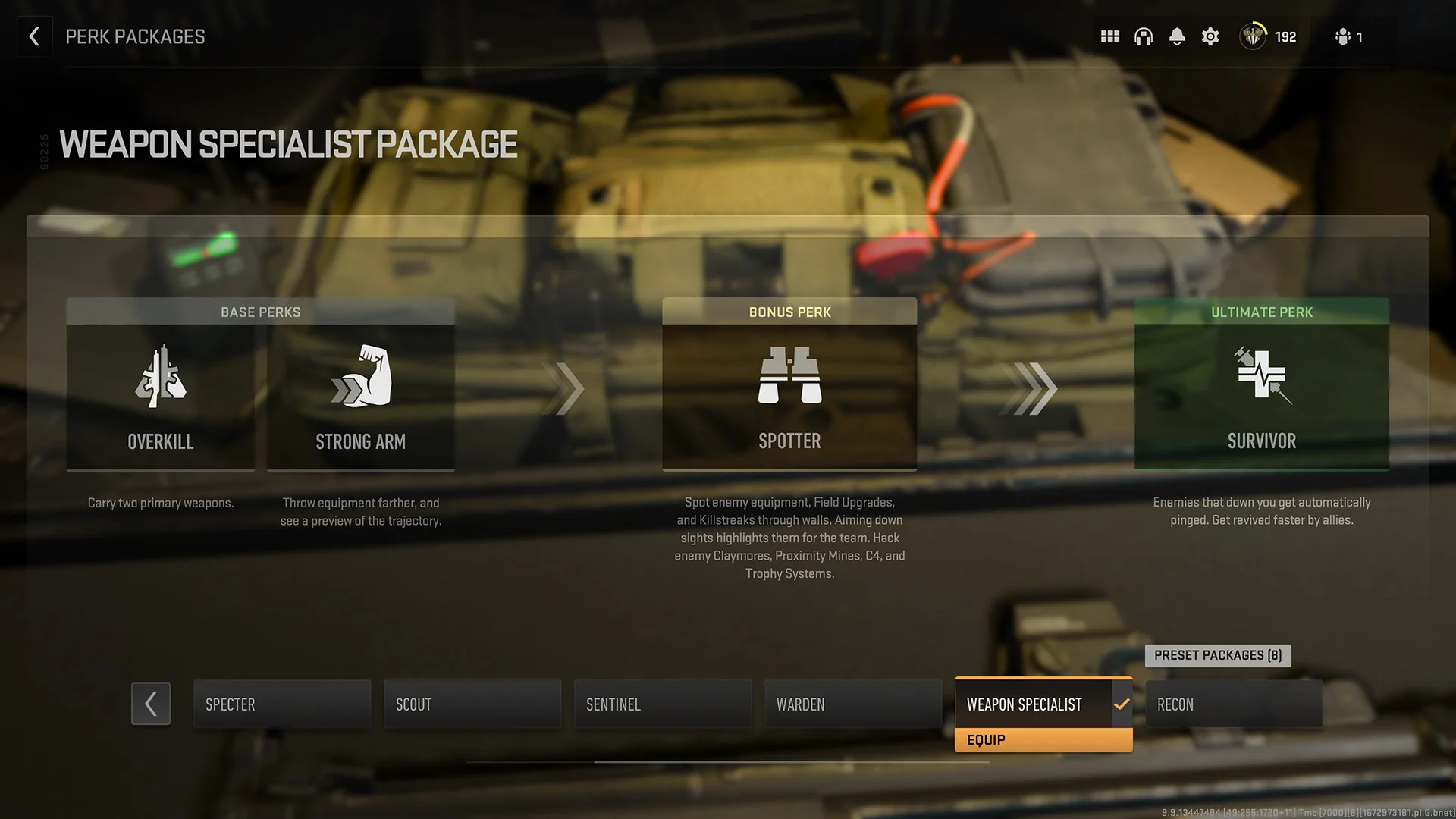The image size is (1456, 819).
Task: Open the party icon showing 1 player
Action: tap(1349, 36)
